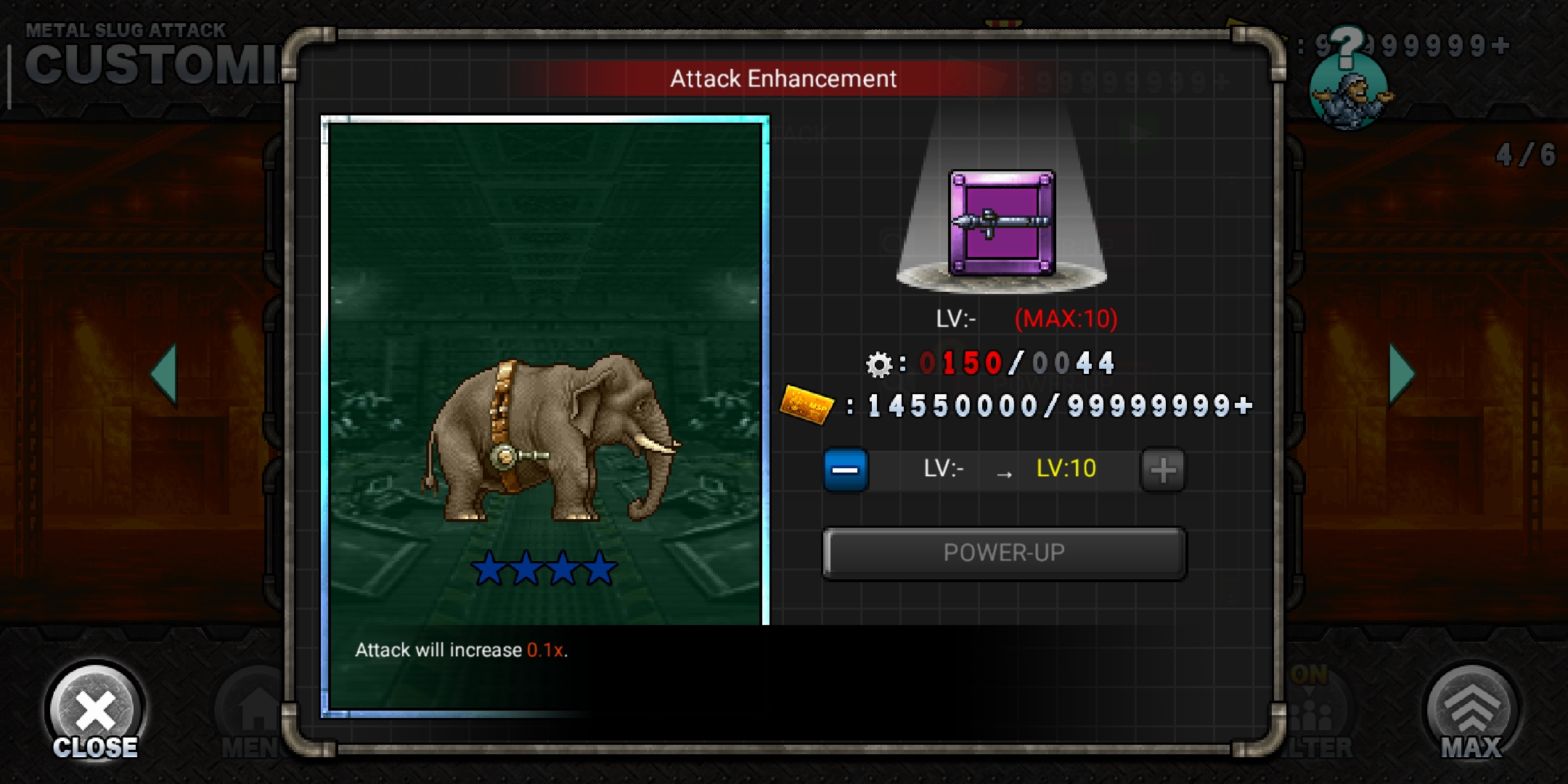Click the gear parts icon next to 0150/0044
Image resolution: width=1568 pixels, height=784 pixels.
pos(881,365)
